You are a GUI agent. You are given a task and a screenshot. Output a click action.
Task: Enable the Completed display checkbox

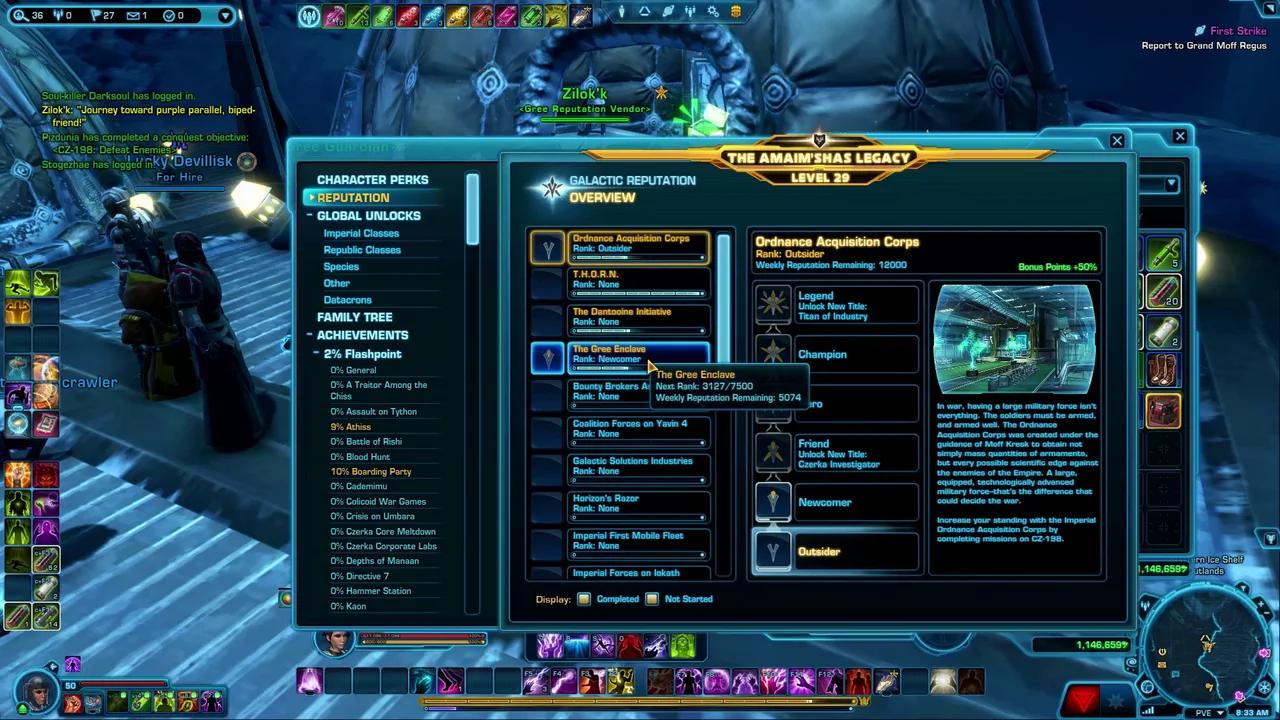coord(584,598)
